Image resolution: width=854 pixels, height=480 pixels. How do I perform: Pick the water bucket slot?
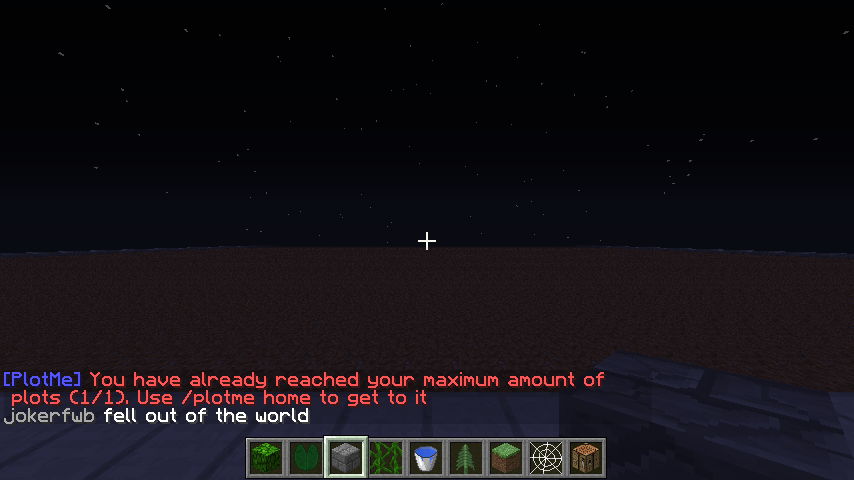[426, 458]
